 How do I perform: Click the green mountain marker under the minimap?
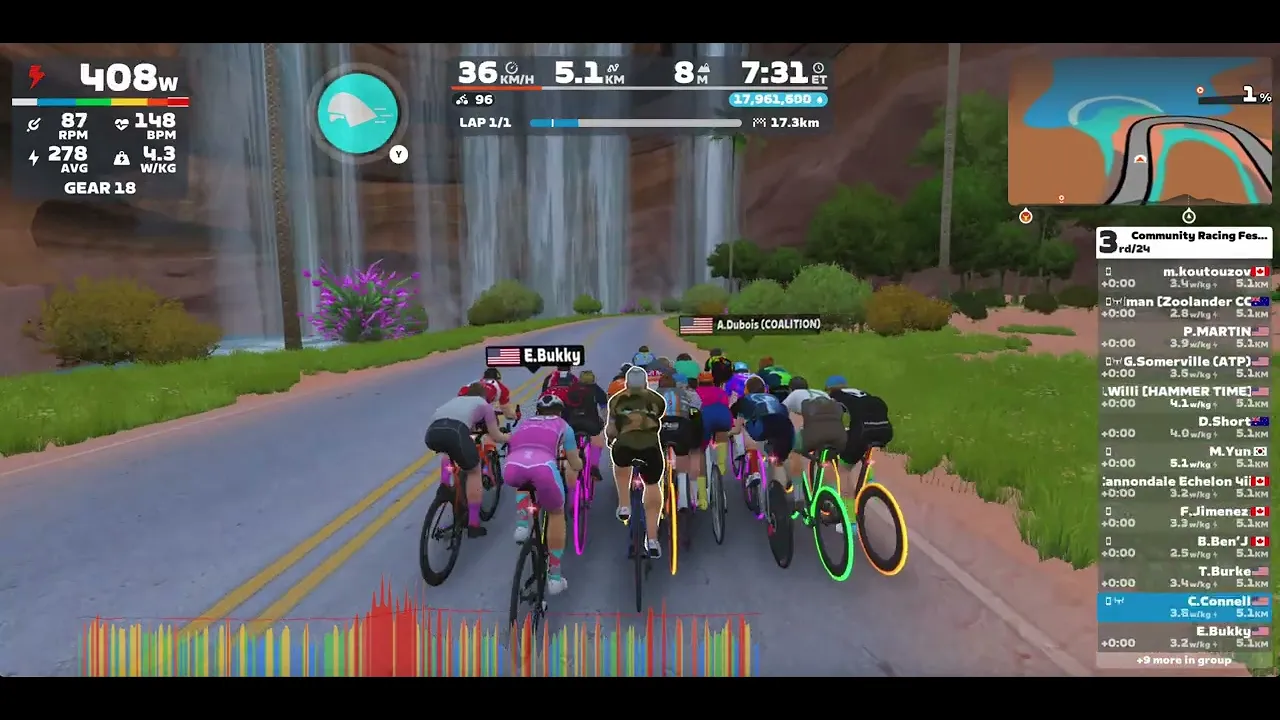(1189, 216)
